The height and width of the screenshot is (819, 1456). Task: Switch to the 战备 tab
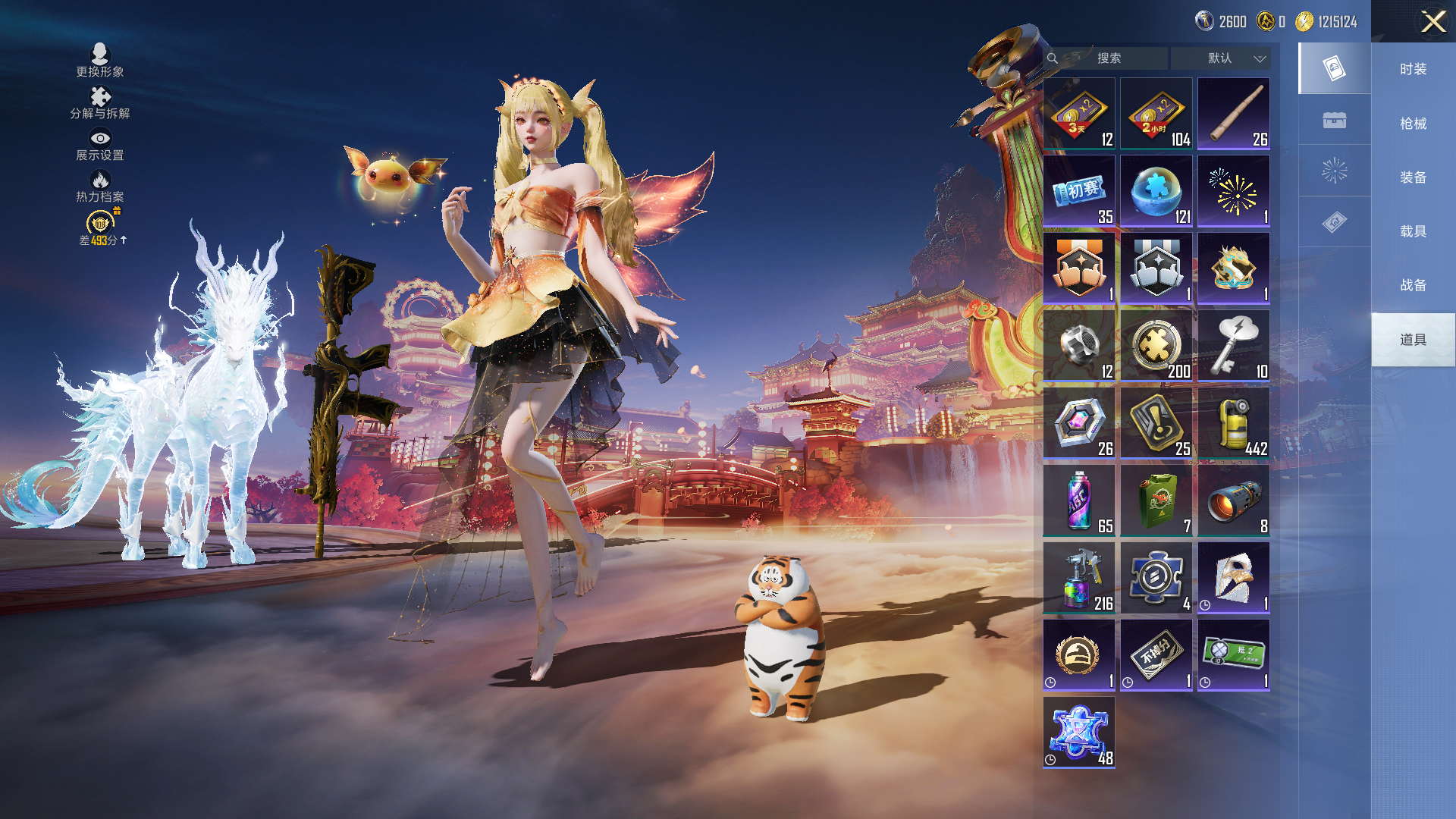tap(1413, 285)
